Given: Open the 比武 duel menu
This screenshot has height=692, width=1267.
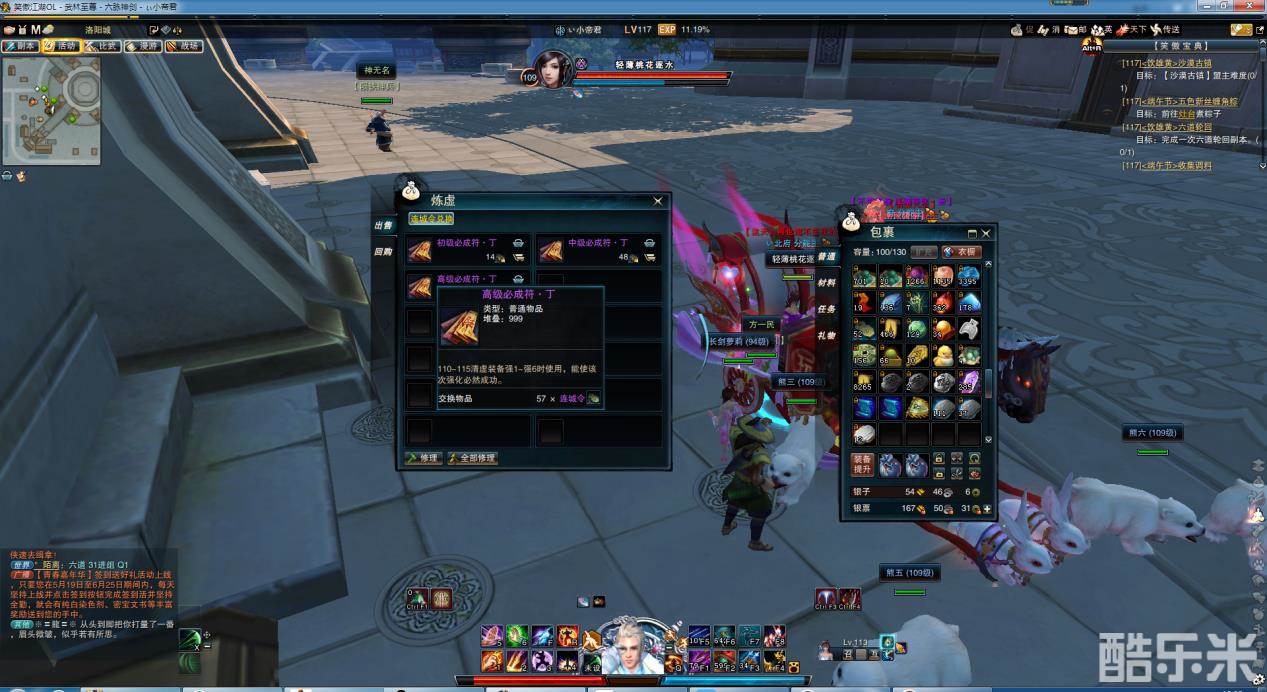Looking at the screenshot, I should (102, 46).
